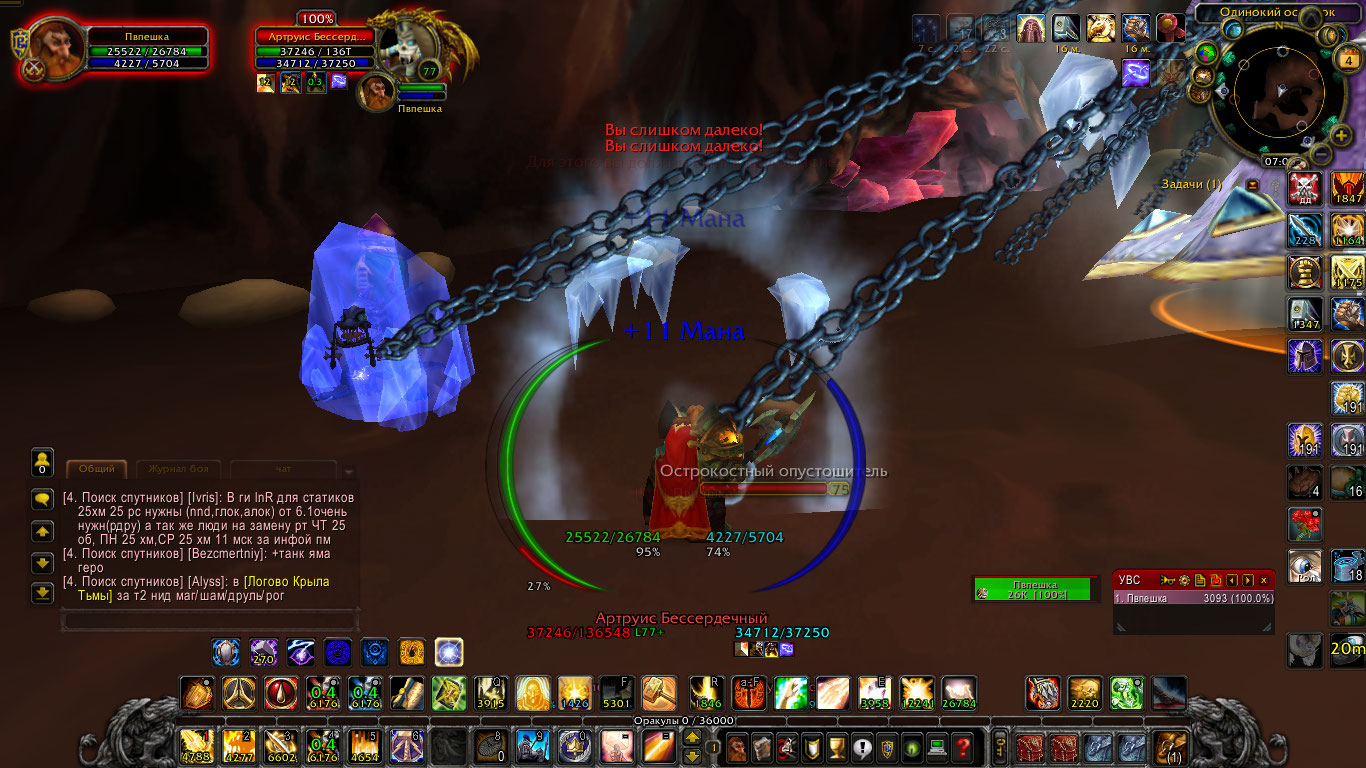Select the Пвпешка player portrait
This screenshot has height=768, width=1366.
56,48
